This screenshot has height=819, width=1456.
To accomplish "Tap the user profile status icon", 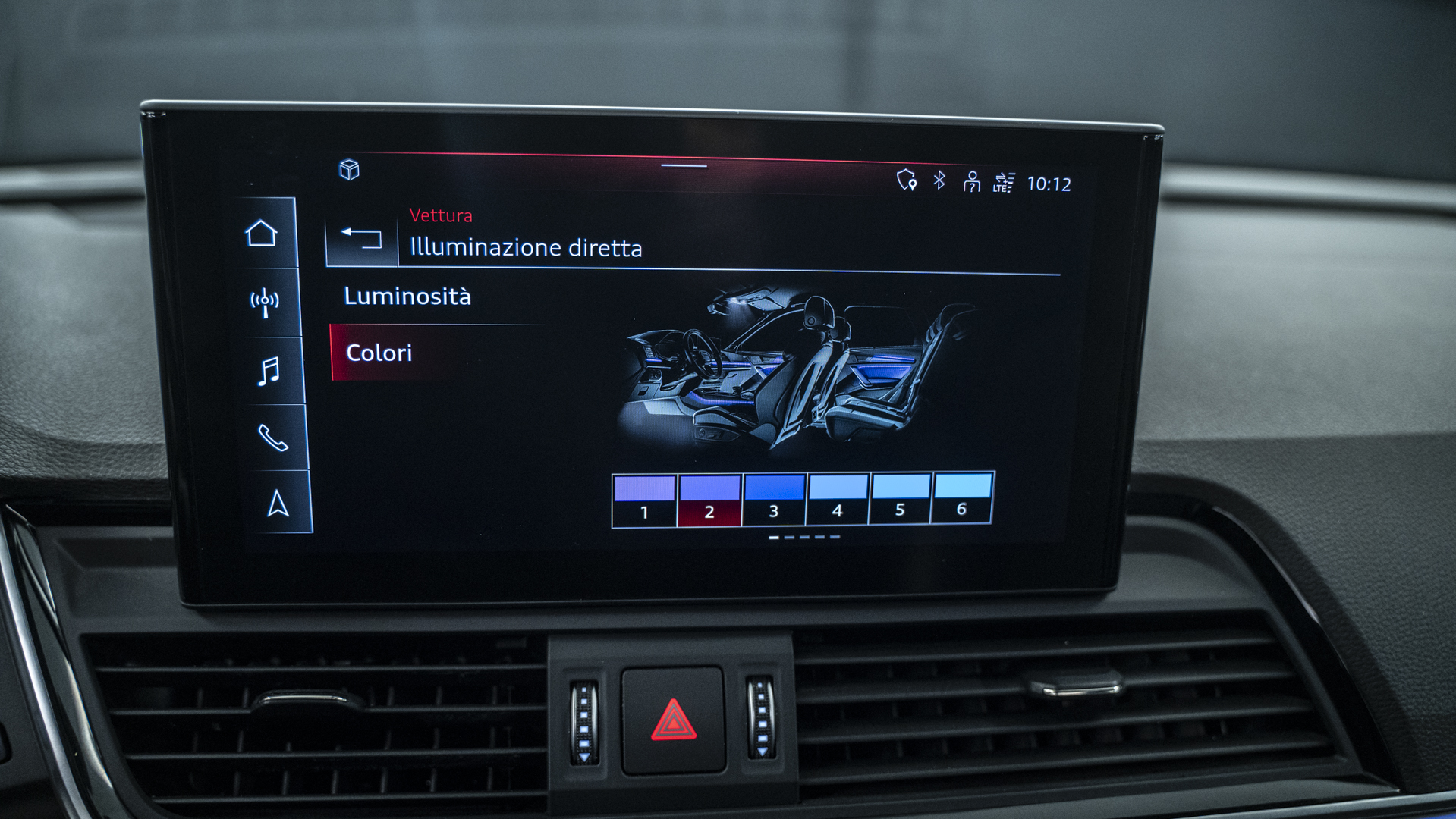I will coord(971,182).
